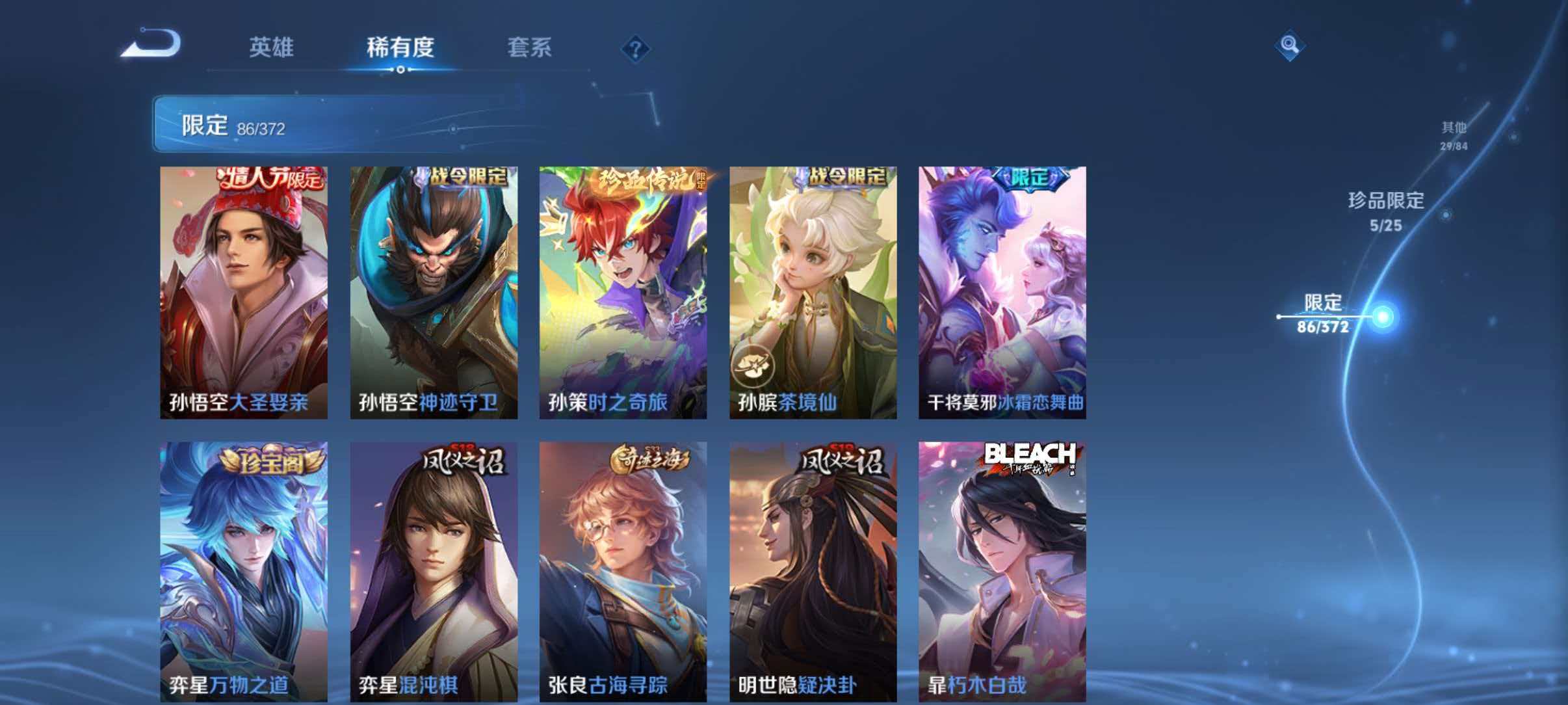Click the question mark help icon
This screenshot has width=1568, height=705.
636,49
